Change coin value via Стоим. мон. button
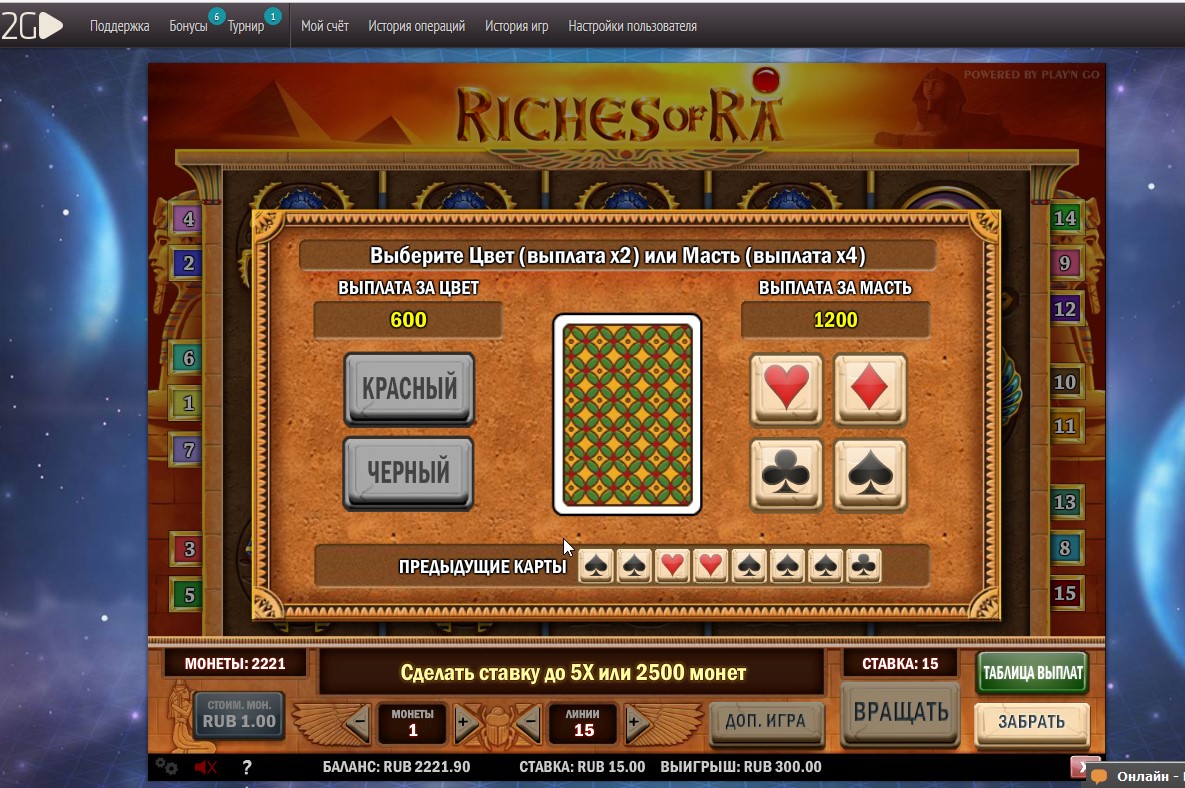The width and height of the screenshot is (1185, 788). pos(239,715)
